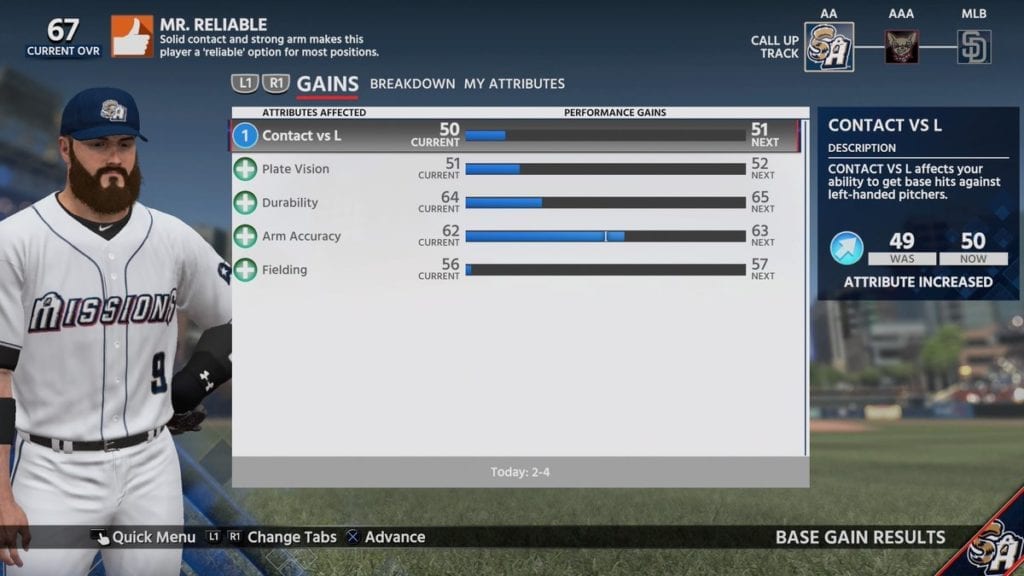Choose the Plate Vision attribute row

515,169
